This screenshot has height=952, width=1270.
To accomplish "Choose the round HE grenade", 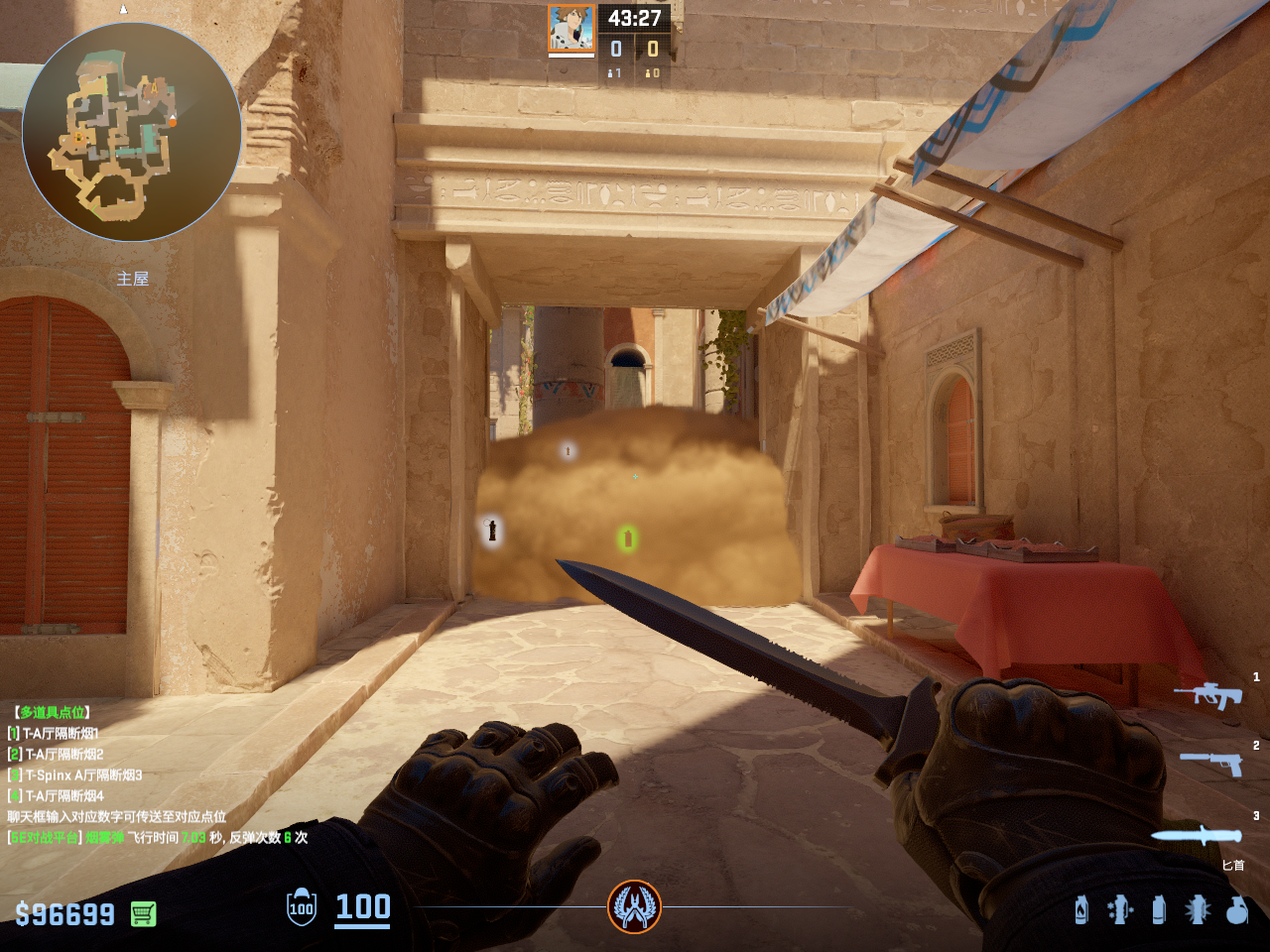I will coord(1236,909).
